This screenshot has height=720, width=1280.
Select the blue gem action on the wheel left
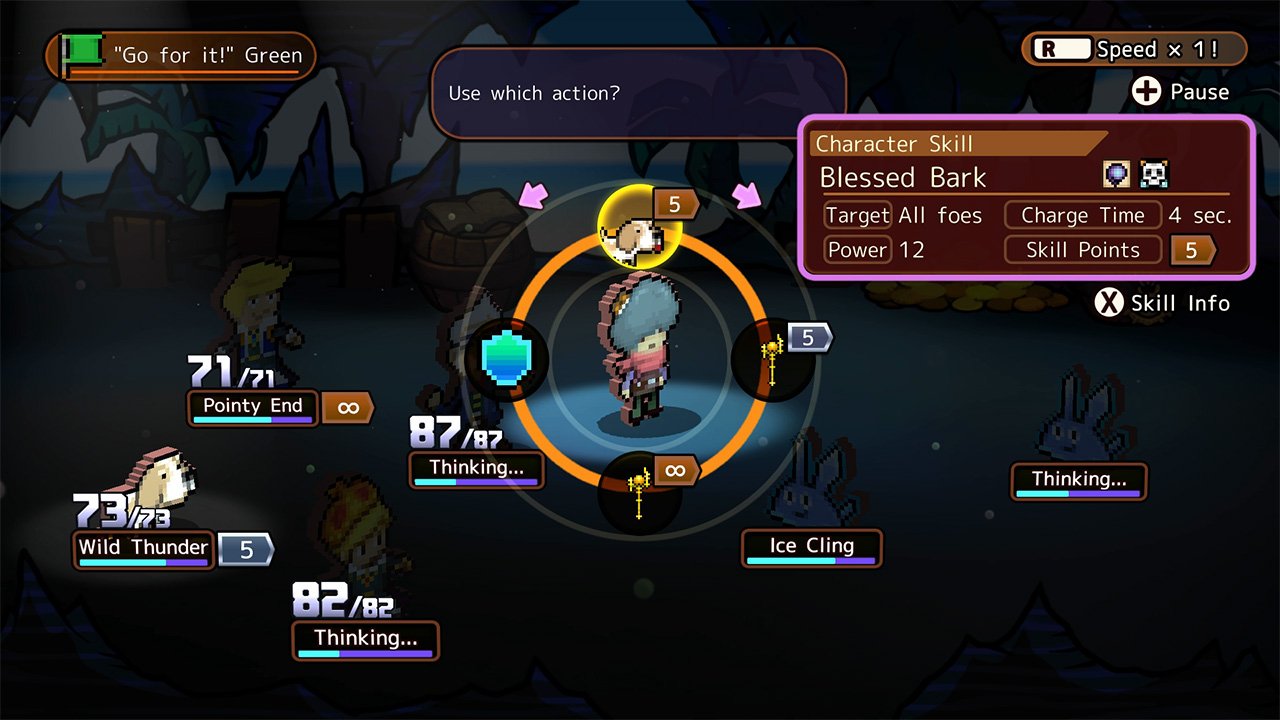click(x=506, y=362)
